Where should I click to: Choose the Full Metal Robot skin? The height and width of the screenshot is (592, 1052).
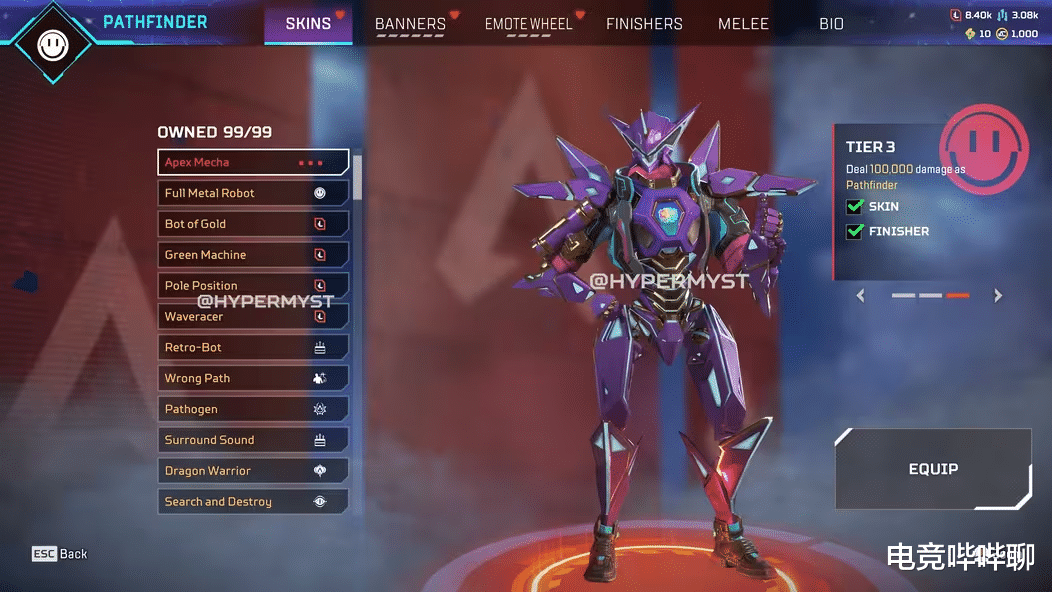(x=253, y=193)
